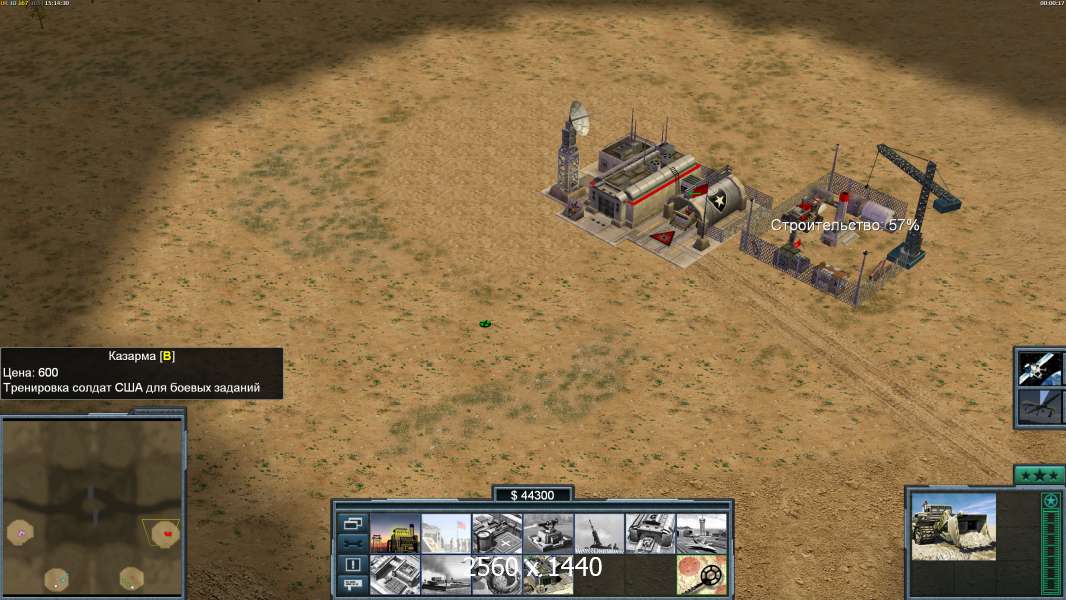Viewport: 1066px width, 600px height.
Task: Open the exclamation mark alert button
Action: coord(352,564)
